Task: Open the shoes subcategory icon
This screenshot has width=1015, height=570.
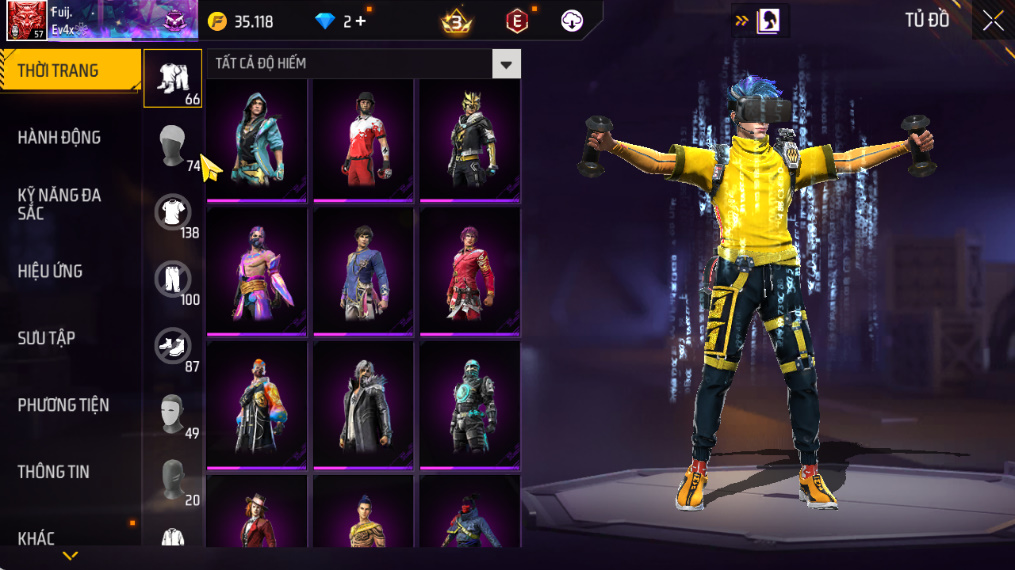Action: (x=172, y=346)
